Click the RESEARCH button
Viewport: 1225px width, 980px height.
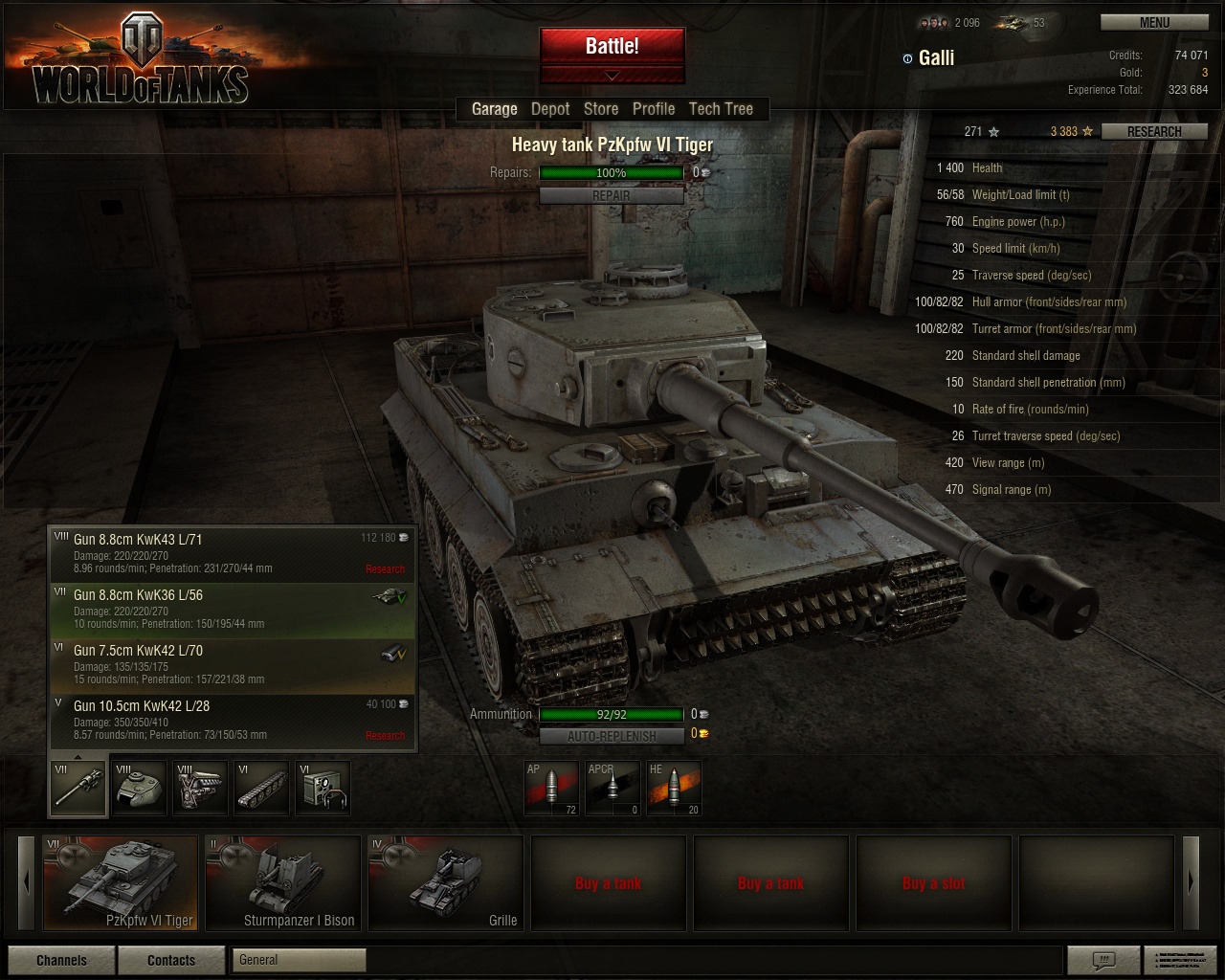click(x=1153, y=131)
